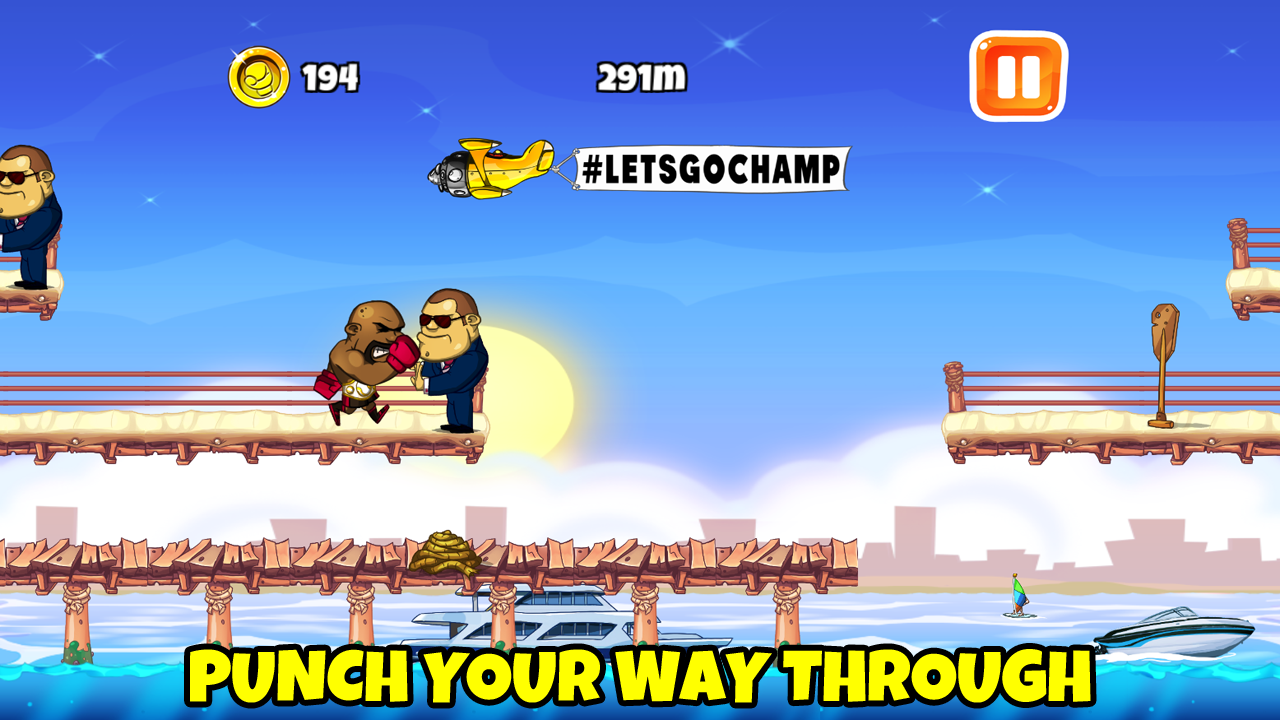Tap the orange pause button
This screenshot has width=1280, height=720.
[x=1018, y=74]
